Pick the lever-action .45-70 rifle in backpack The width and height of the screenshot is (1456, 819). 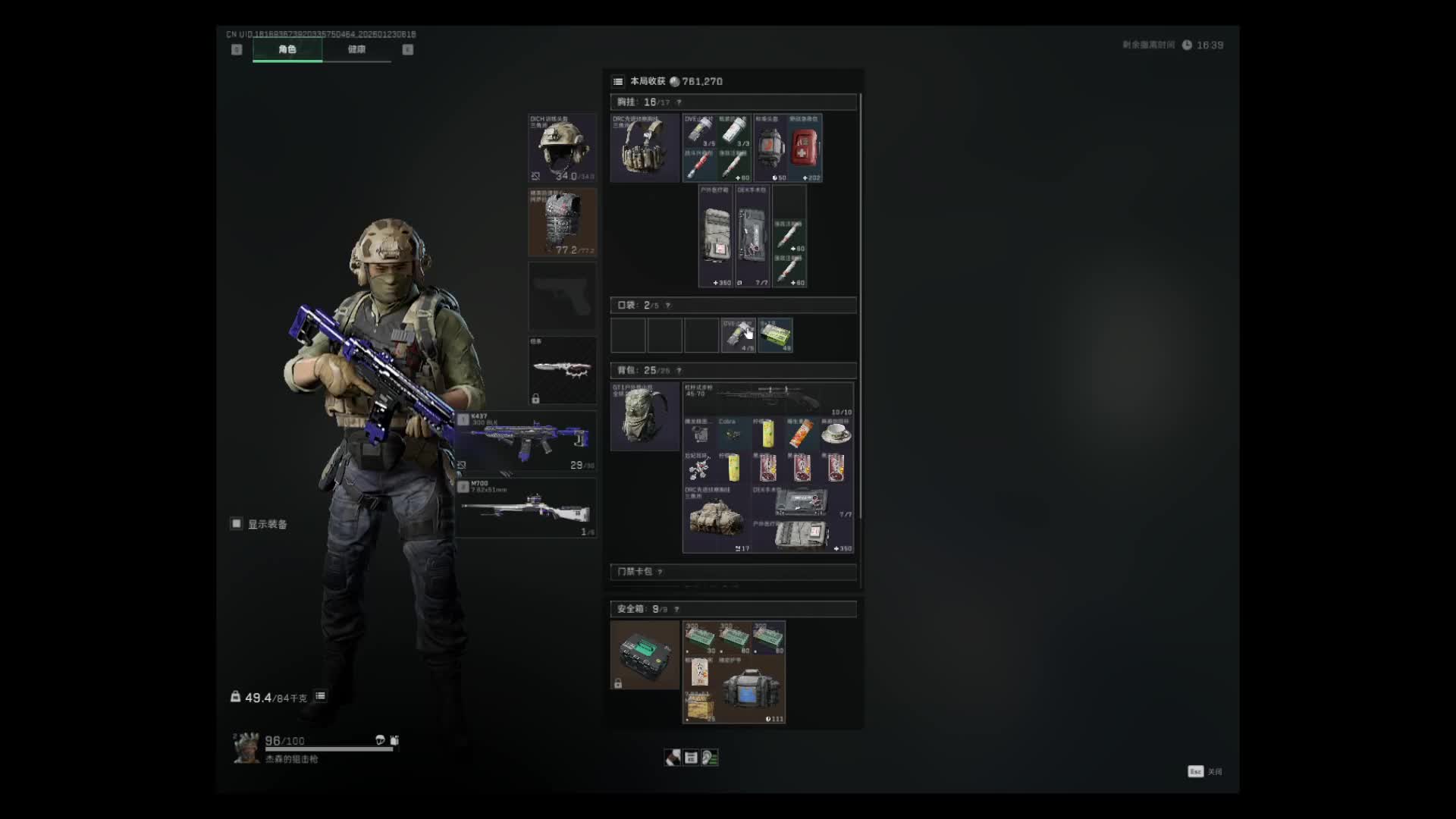click(767, 399)
